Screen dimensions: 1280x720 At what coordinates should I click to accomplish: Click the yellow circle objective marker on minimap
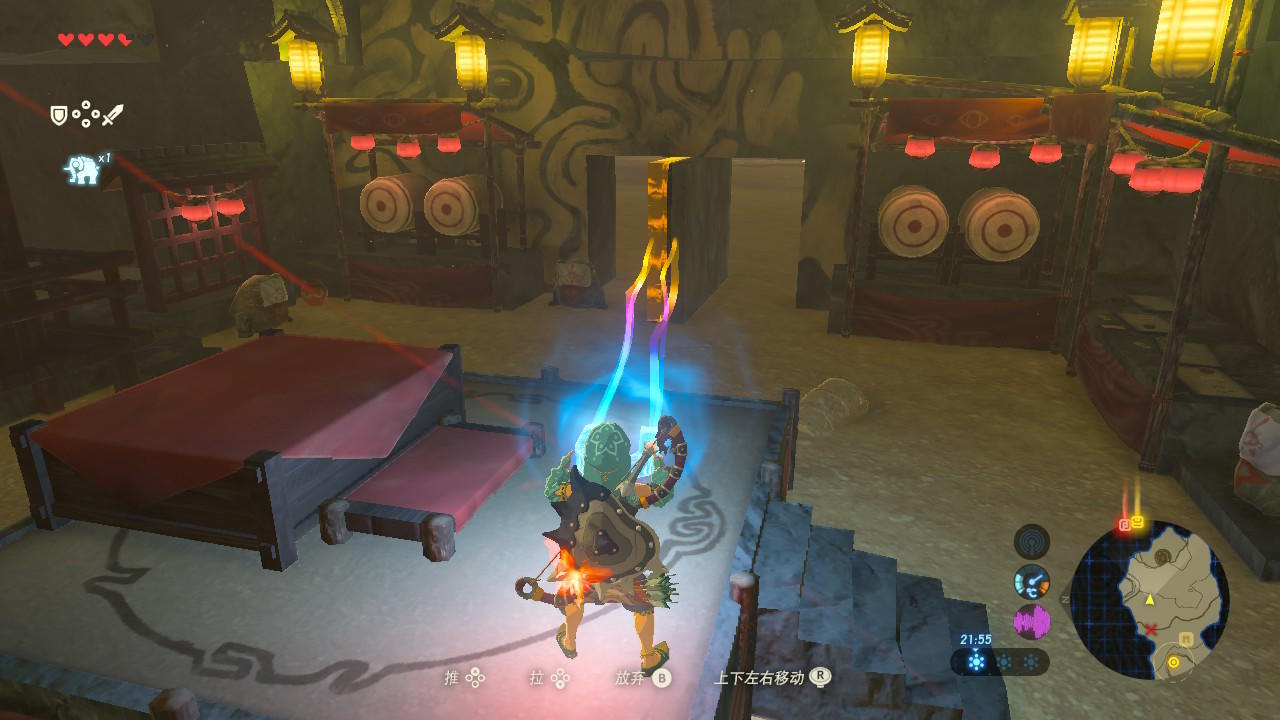click(1173, 662)
